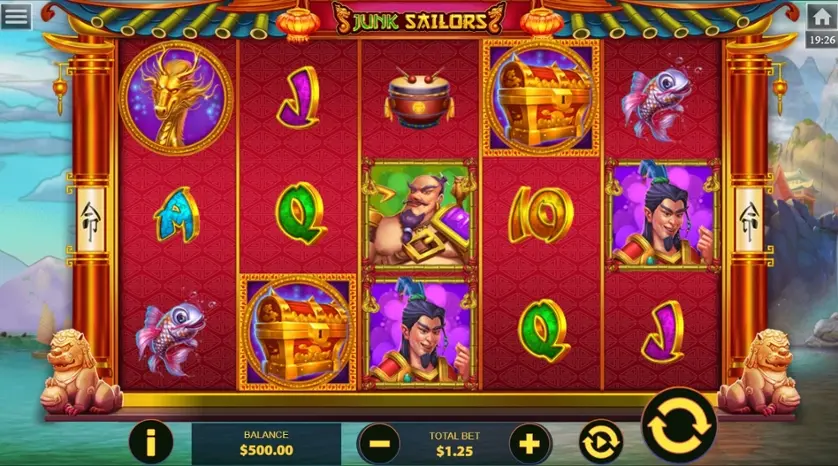Go to the home lobby

(x=821, y=16)
